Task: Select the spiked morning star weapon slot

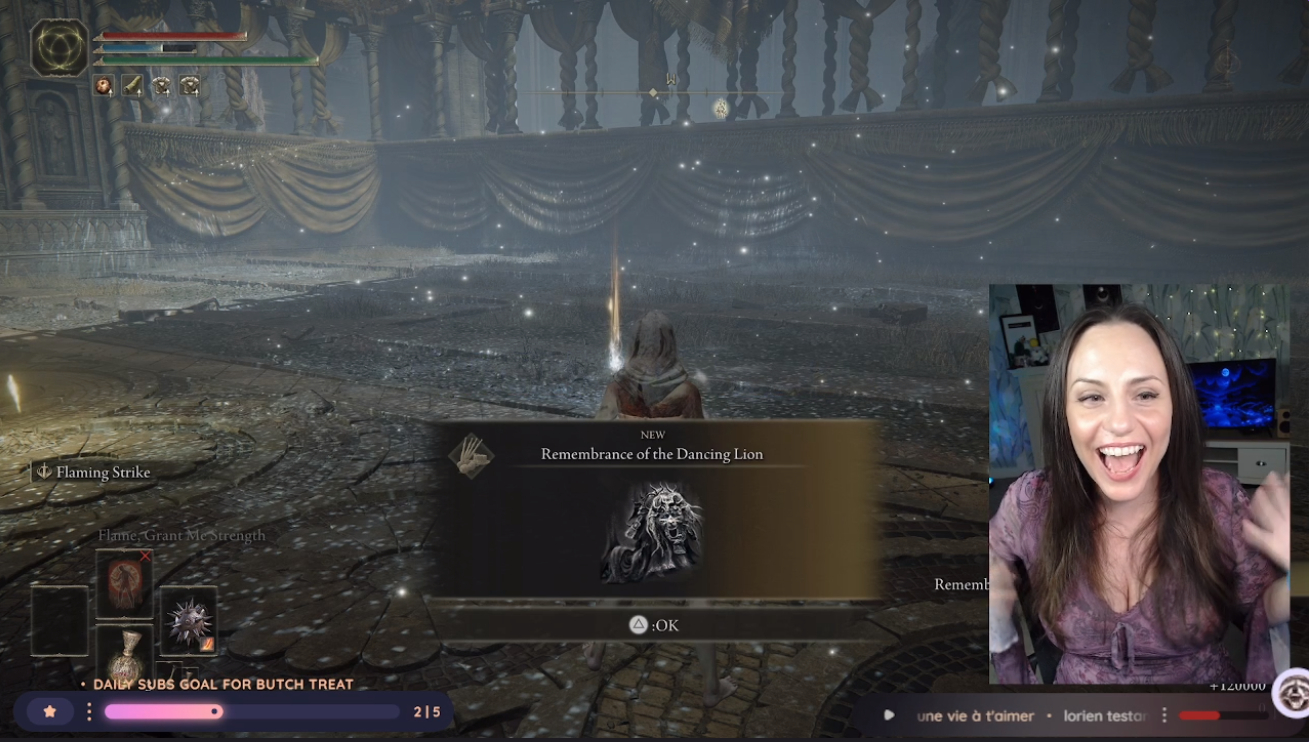Action: (x=188, y=620)
